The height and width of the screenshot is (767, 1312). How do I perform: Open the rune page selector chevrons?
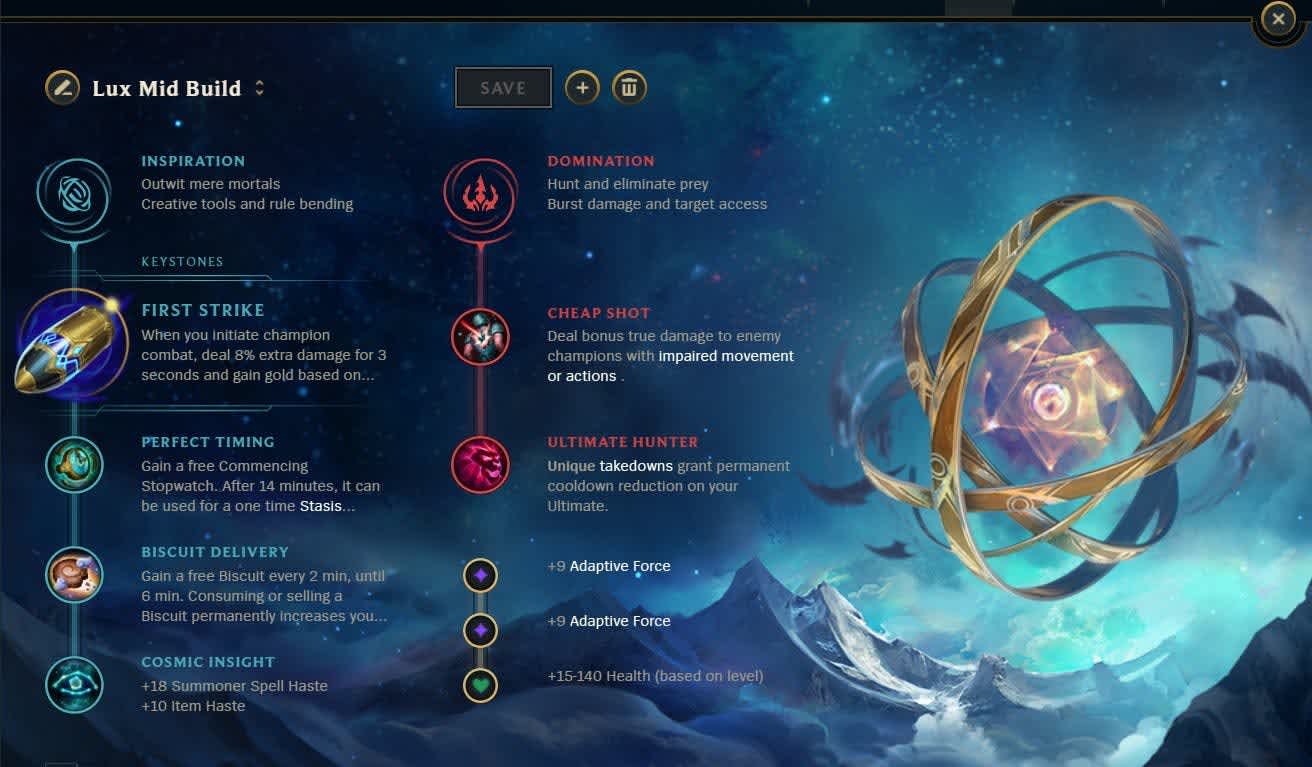pos(259,88)
